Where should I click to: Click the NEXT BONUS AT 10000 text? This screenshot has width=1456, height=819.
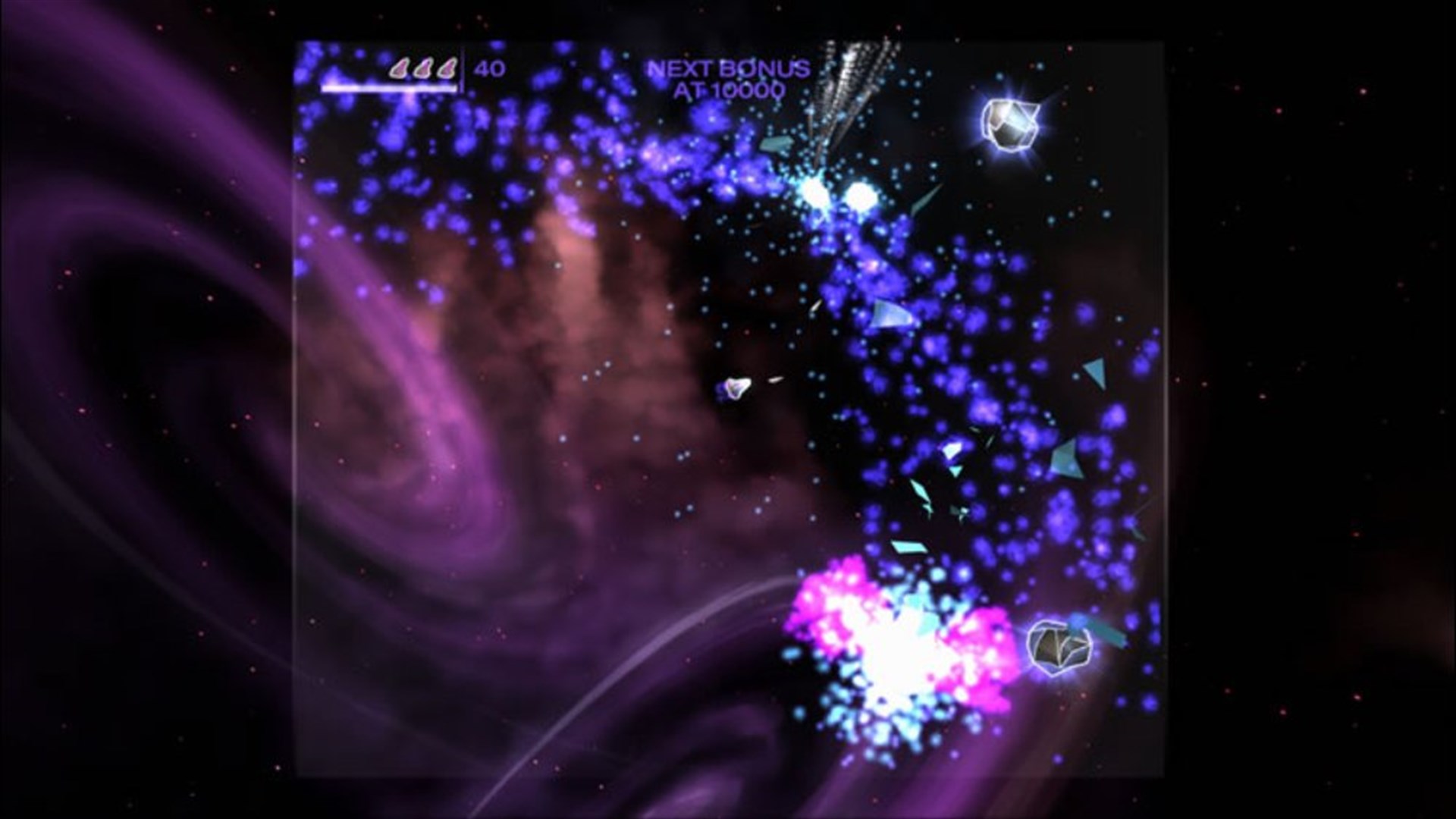click(728, 80)
